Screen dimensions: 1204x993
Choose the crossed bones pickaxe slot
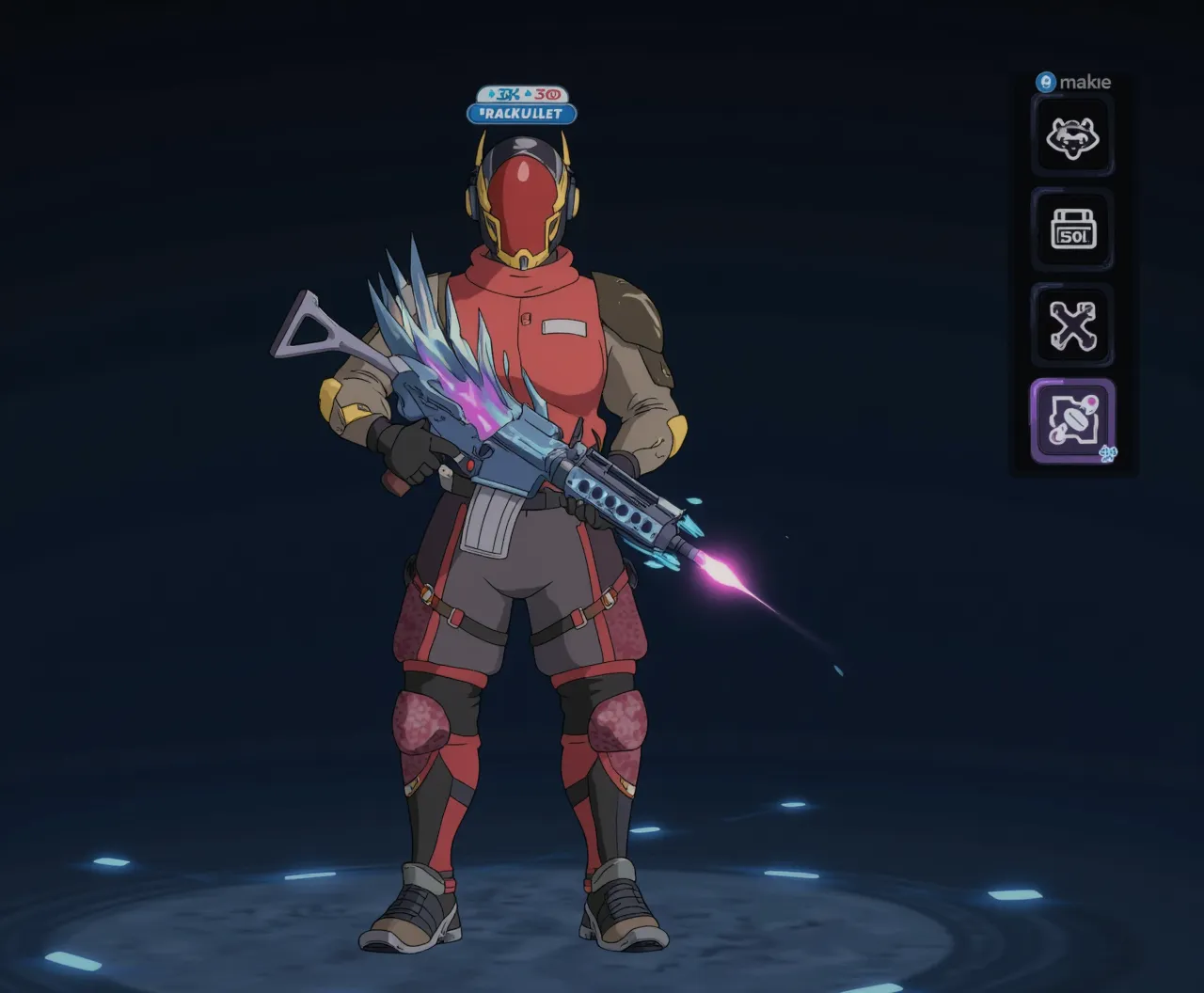click(x=1072, y=325)
